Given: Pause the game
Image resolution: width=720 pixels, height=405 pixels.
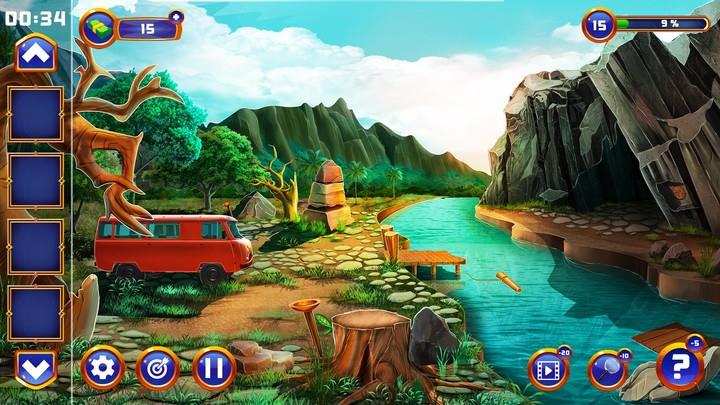Looking at the screenshot, I should pyautogui.click(x=213, y=367).
